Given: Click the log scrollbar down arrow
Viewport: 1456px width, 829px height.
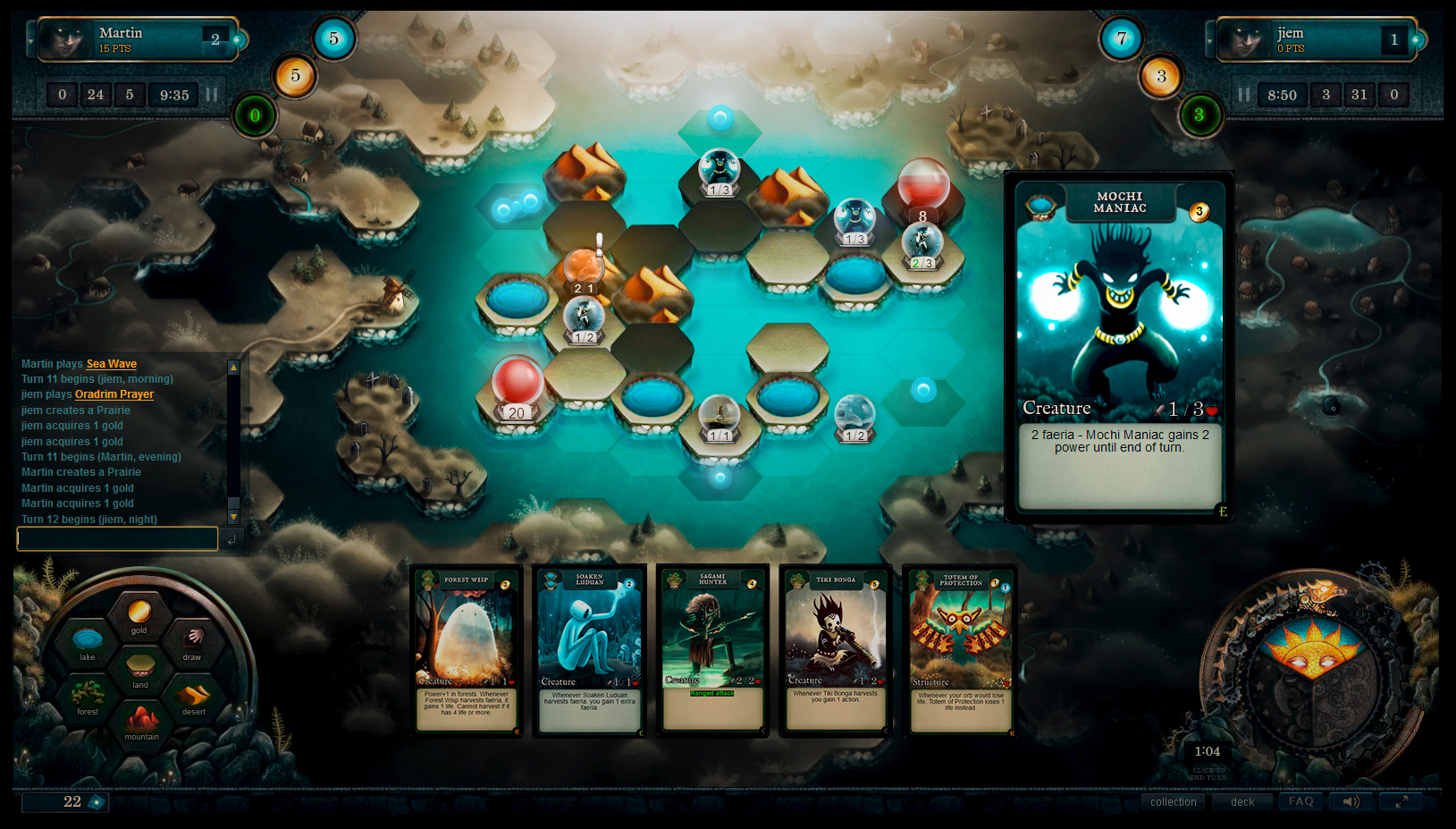Looking at the screenshot, I should pyautogui.click(x=233, y=517).
